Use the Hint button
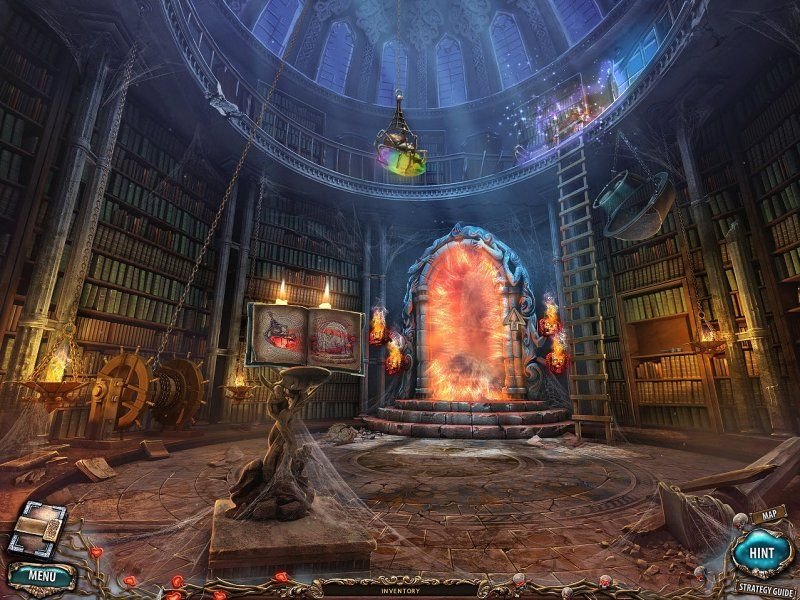Image resolution: width=800 pixels, height=600 pixels. pos(761,551)
